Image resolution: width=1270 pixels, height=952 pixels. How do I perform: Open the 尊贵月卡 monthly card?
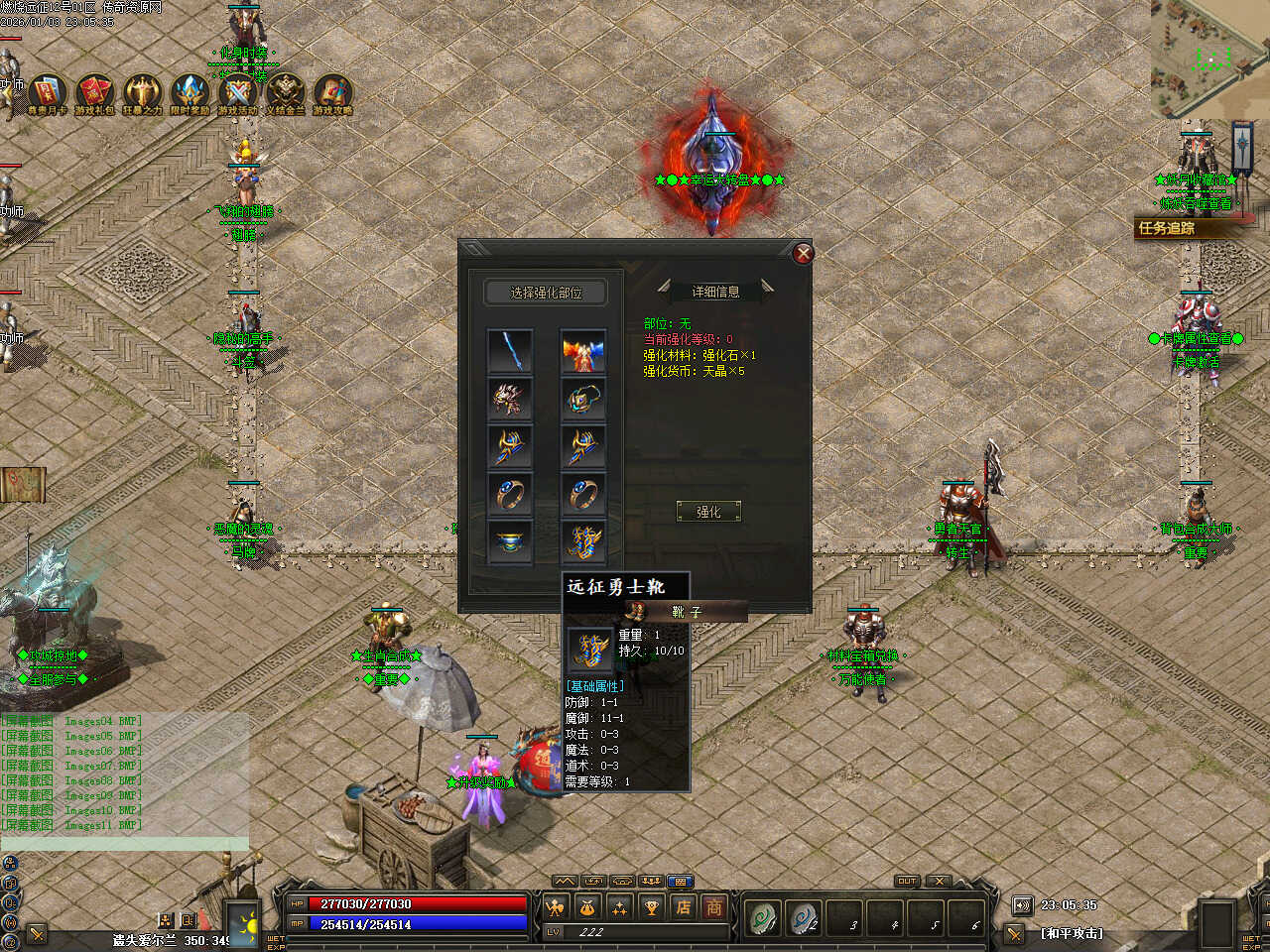(47, 94)
